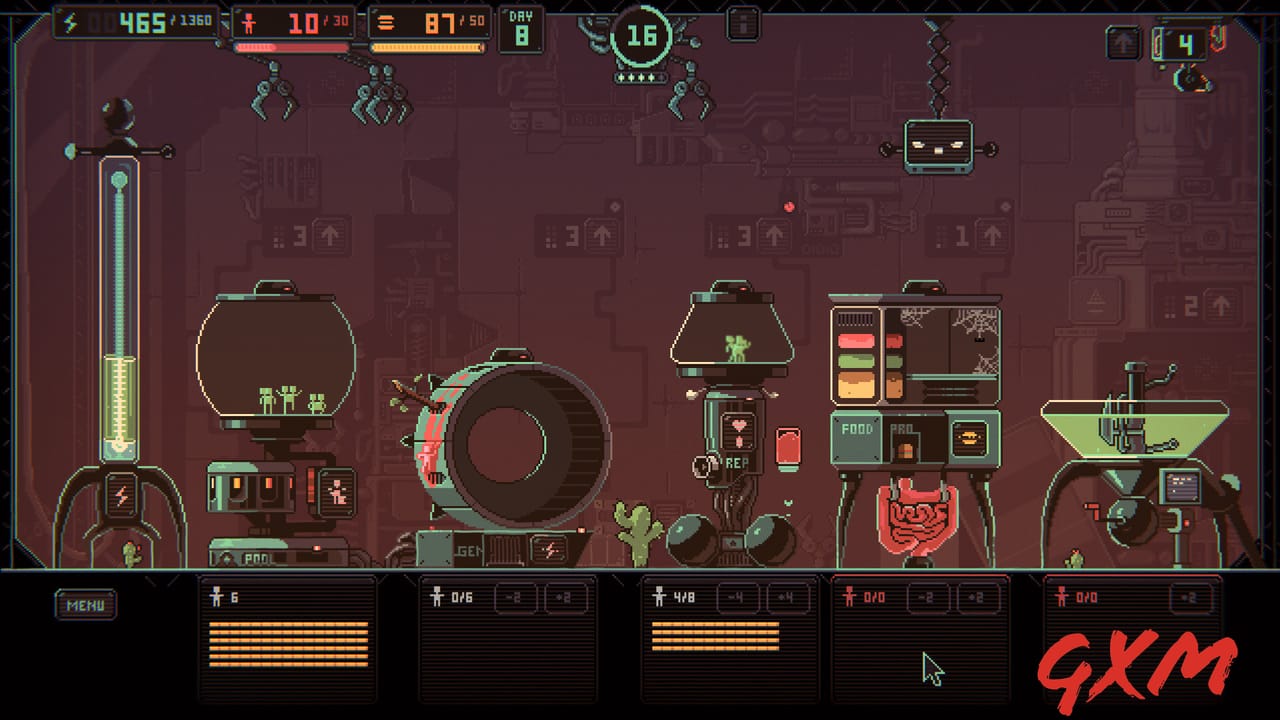The height and width of the screenshot is (720, 1280).
Task: Select the population figure icon next to 10/30
Action: pyautogui.click(x=249, y=21)
